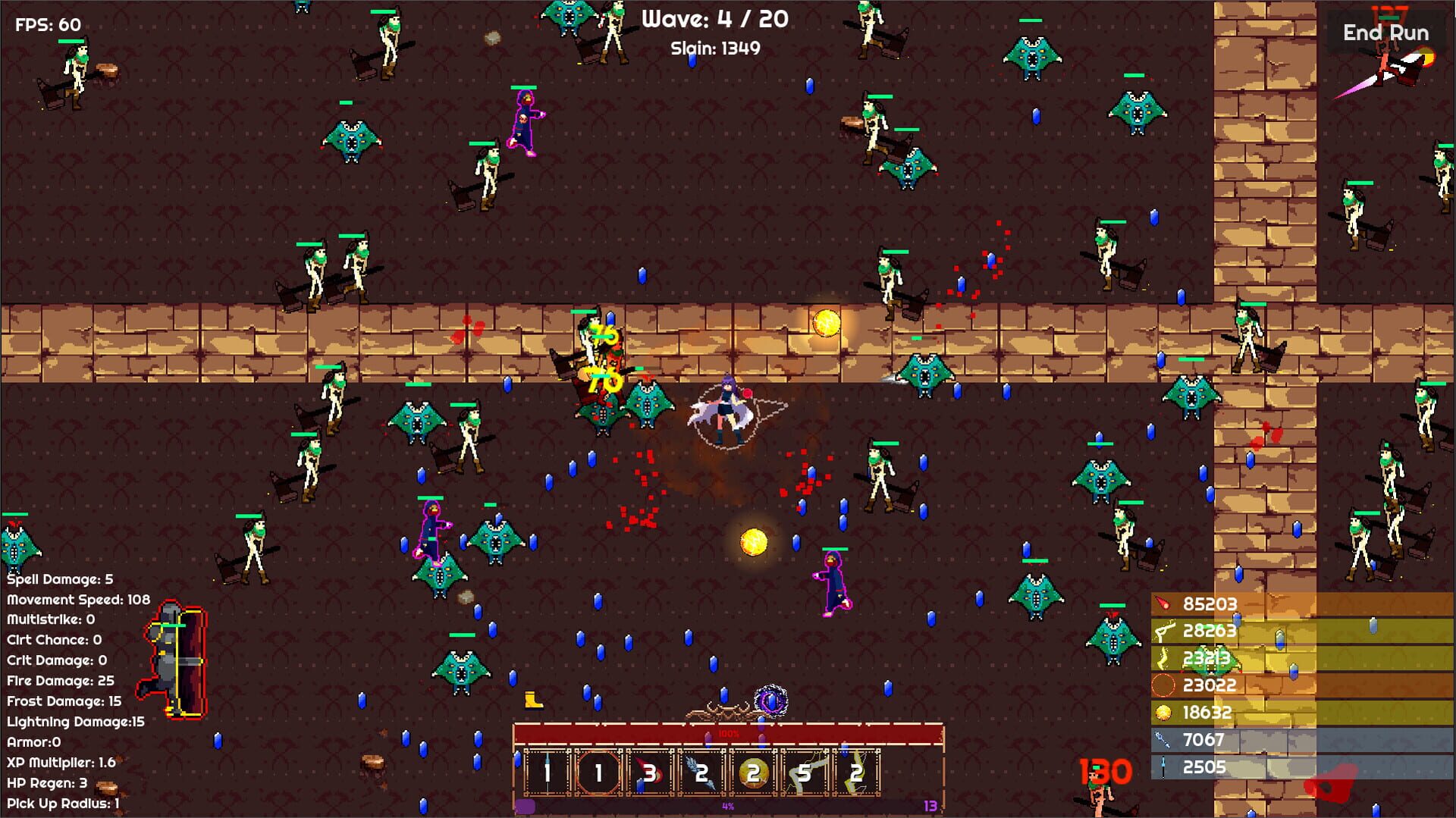Image resolution: width=1456 pixels, height=818 pixels.
Task: Select the frost wing weapon in the hotbar
Action: tap(701, 776)
